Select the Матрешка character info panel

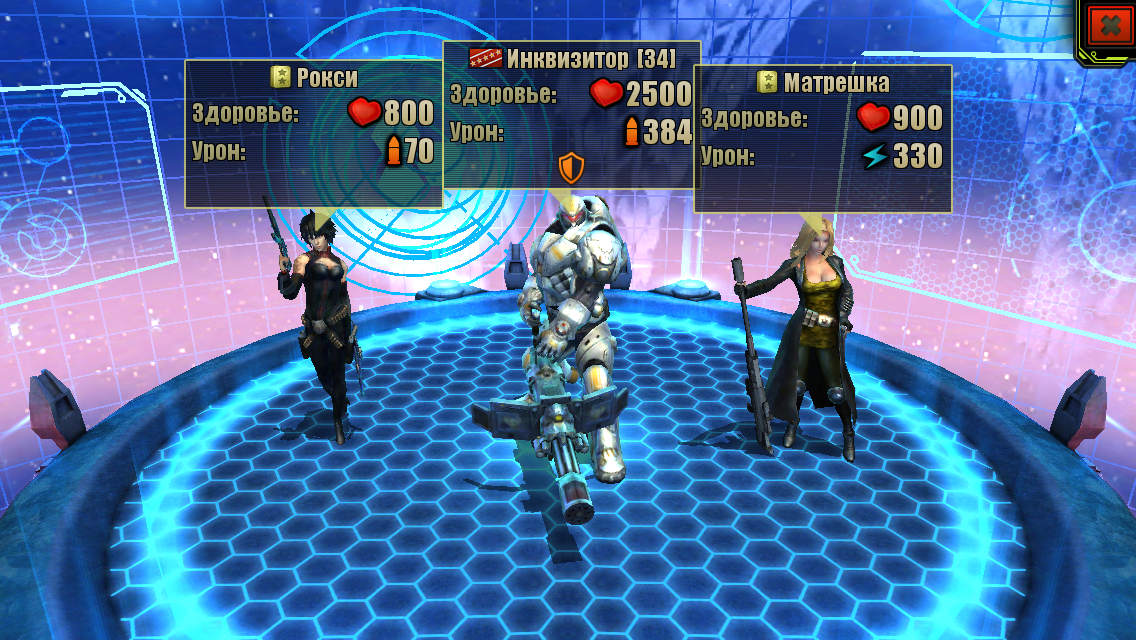point(822,138)
